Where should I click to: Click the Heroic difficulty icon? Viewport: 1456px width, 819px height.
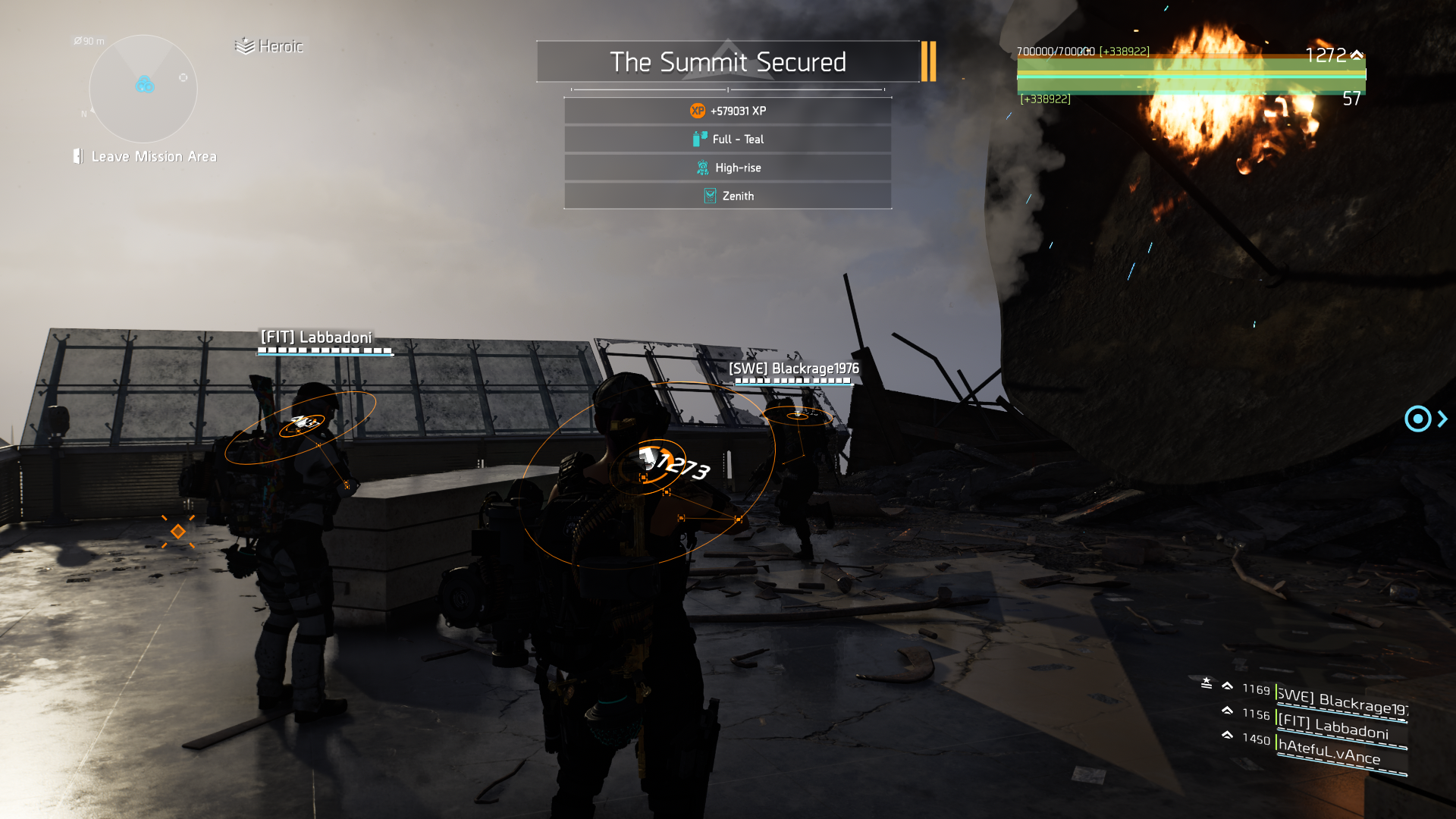click(x=244, y=45)
